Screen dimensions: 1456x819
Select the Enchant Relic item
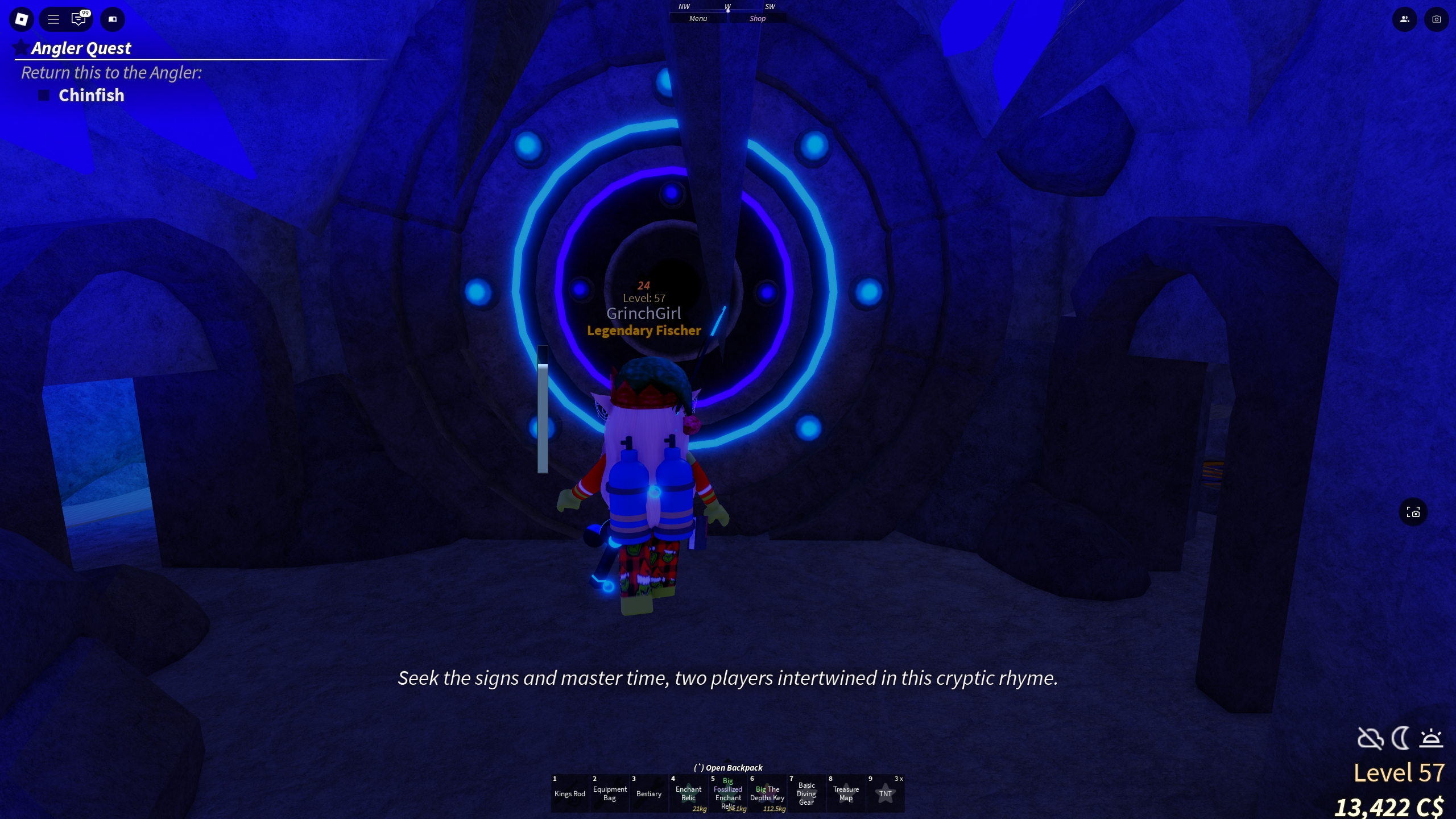[689, 793]
